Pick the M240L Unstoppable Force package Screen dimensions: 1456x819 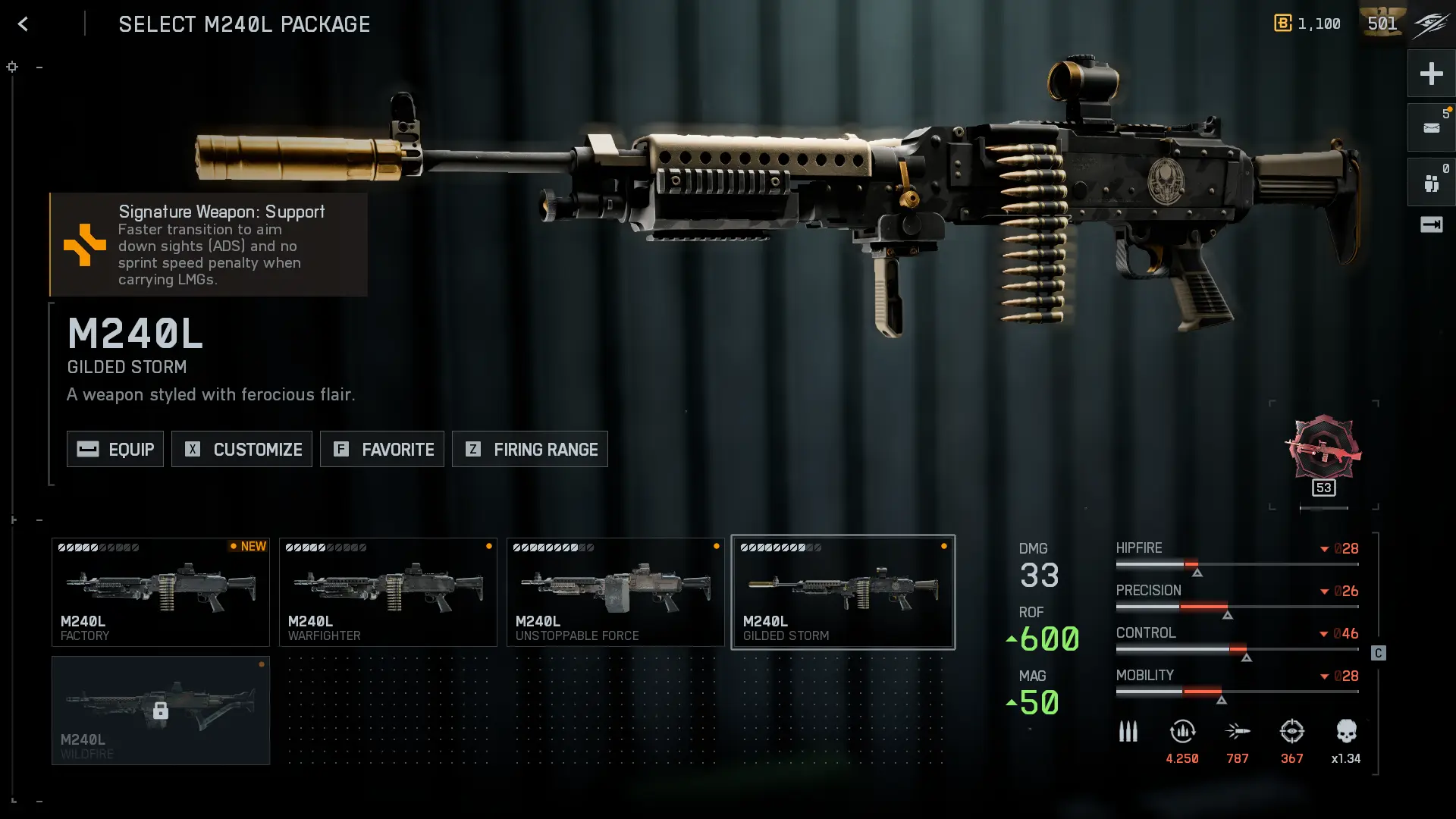point(616,592)
